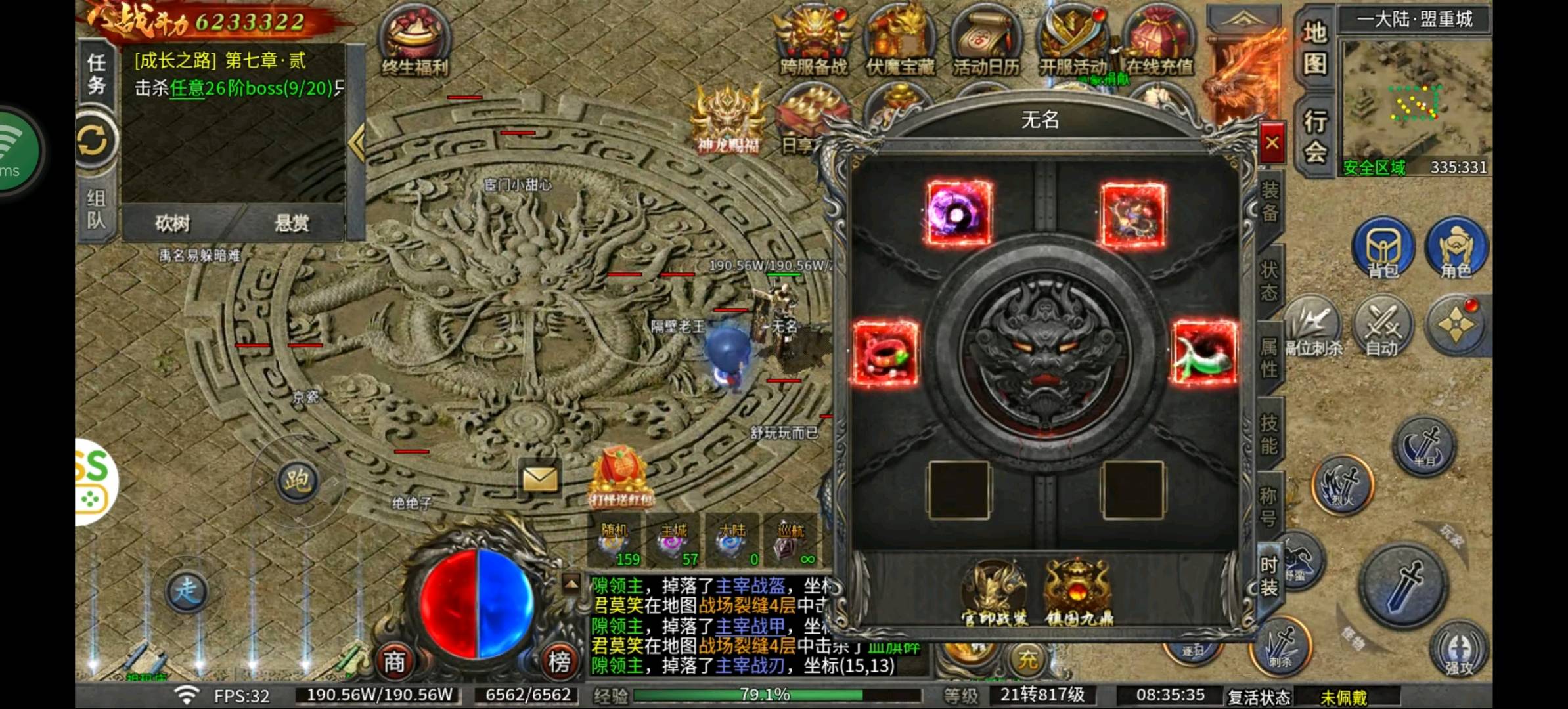Switch to the 装备 equipment tab

pos(1270,202)
